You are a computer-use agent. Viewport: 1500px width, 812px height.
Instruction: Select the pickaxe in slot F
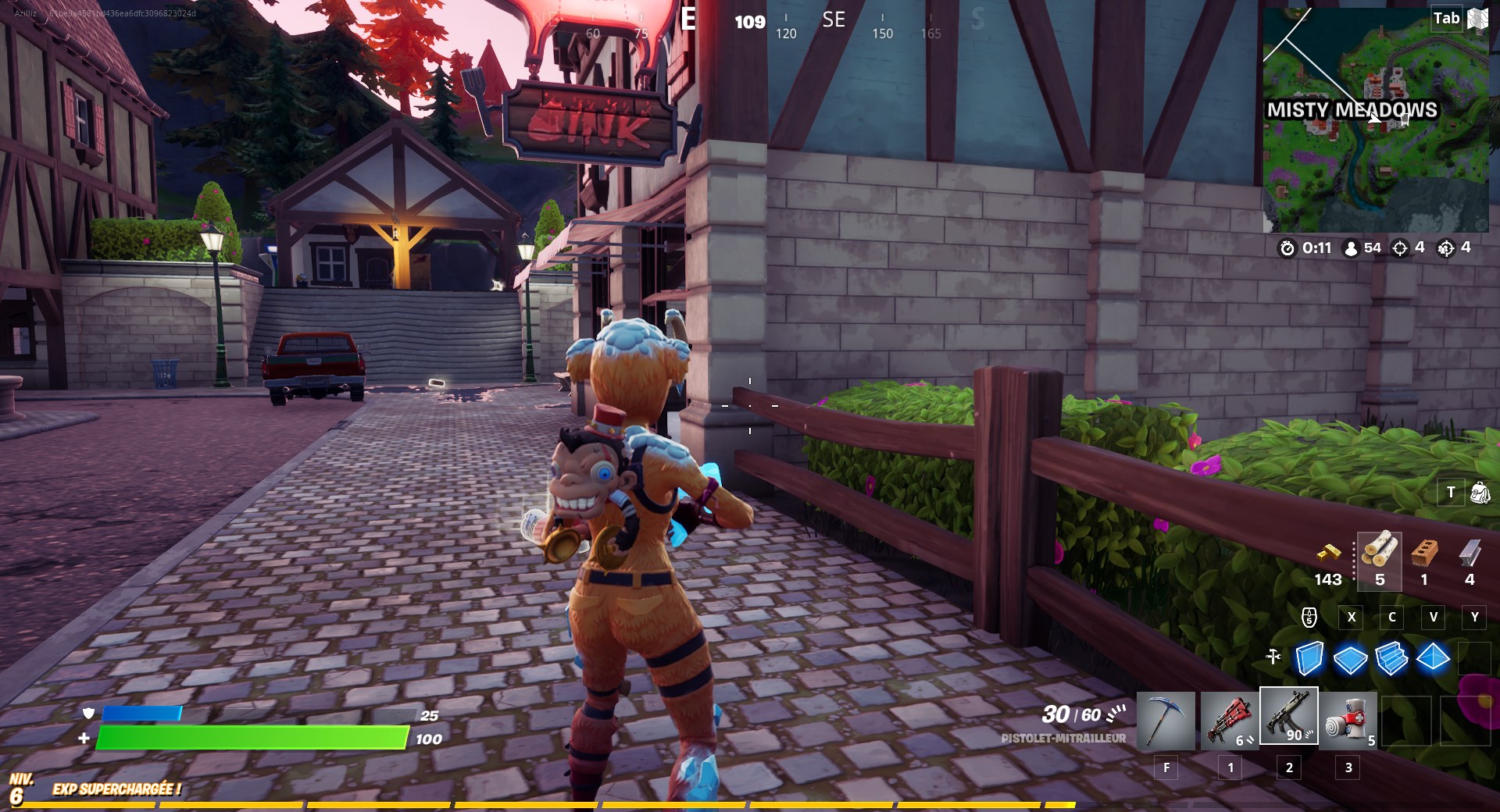(x=1167, y=720)
